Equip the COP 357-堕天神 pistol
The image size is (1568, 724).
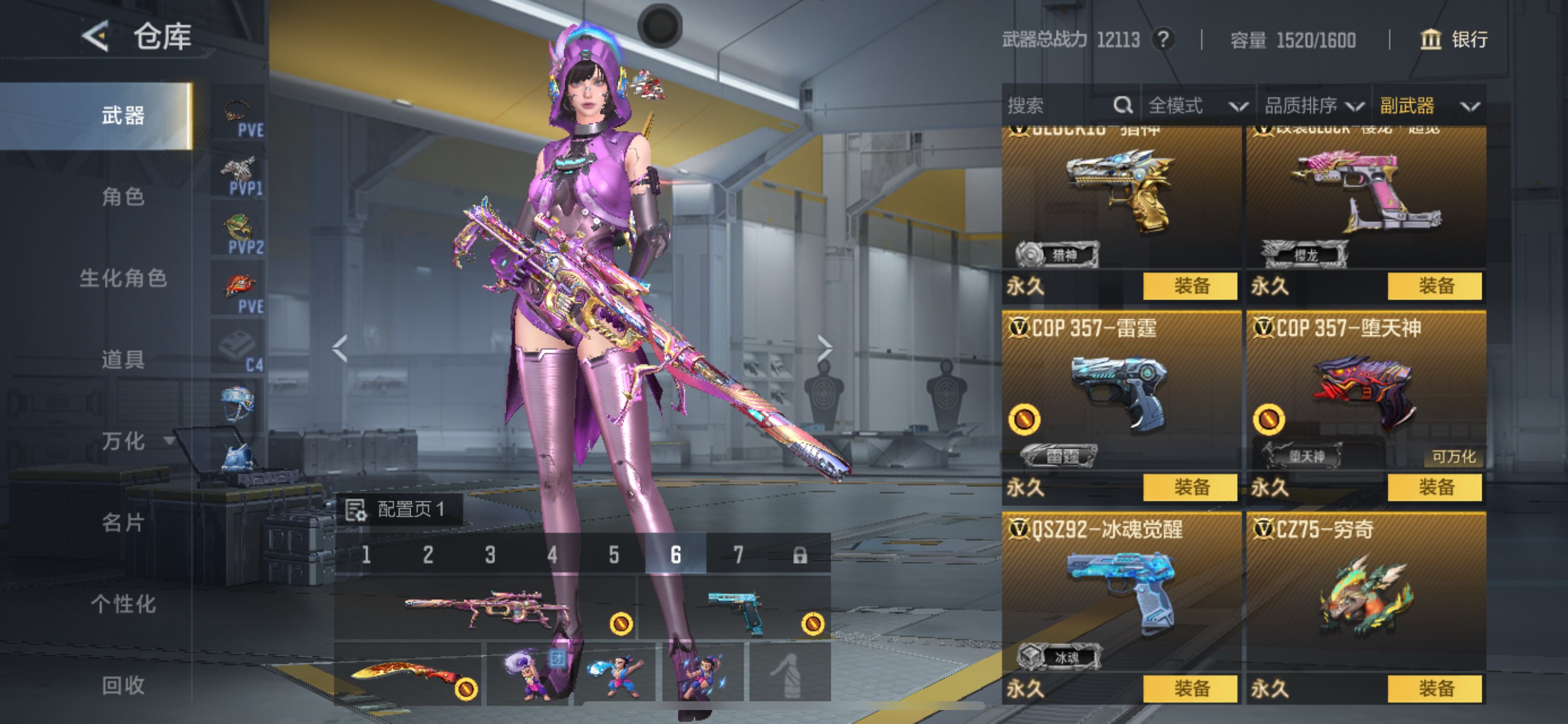[x=1434, y=487]
